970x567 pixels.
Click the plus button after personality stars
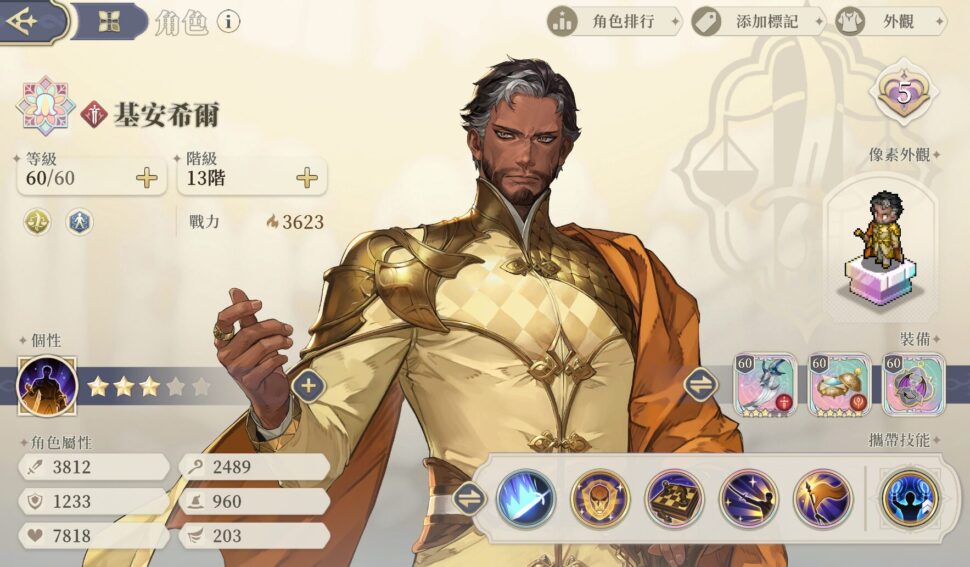[x=308, y=385]
